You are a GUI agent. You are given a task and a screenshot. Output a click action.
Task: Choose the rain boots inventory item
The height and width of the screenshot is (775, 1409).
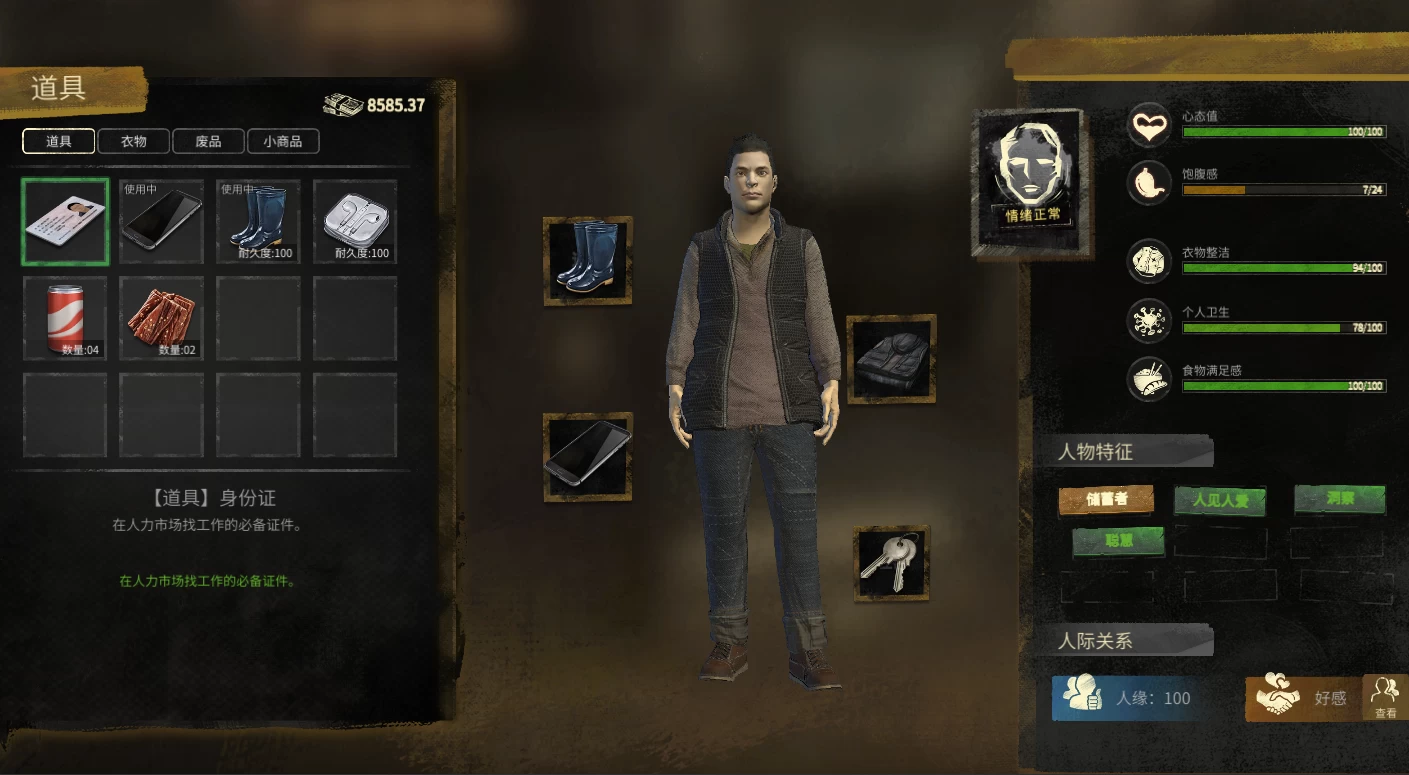click(258, 221)
